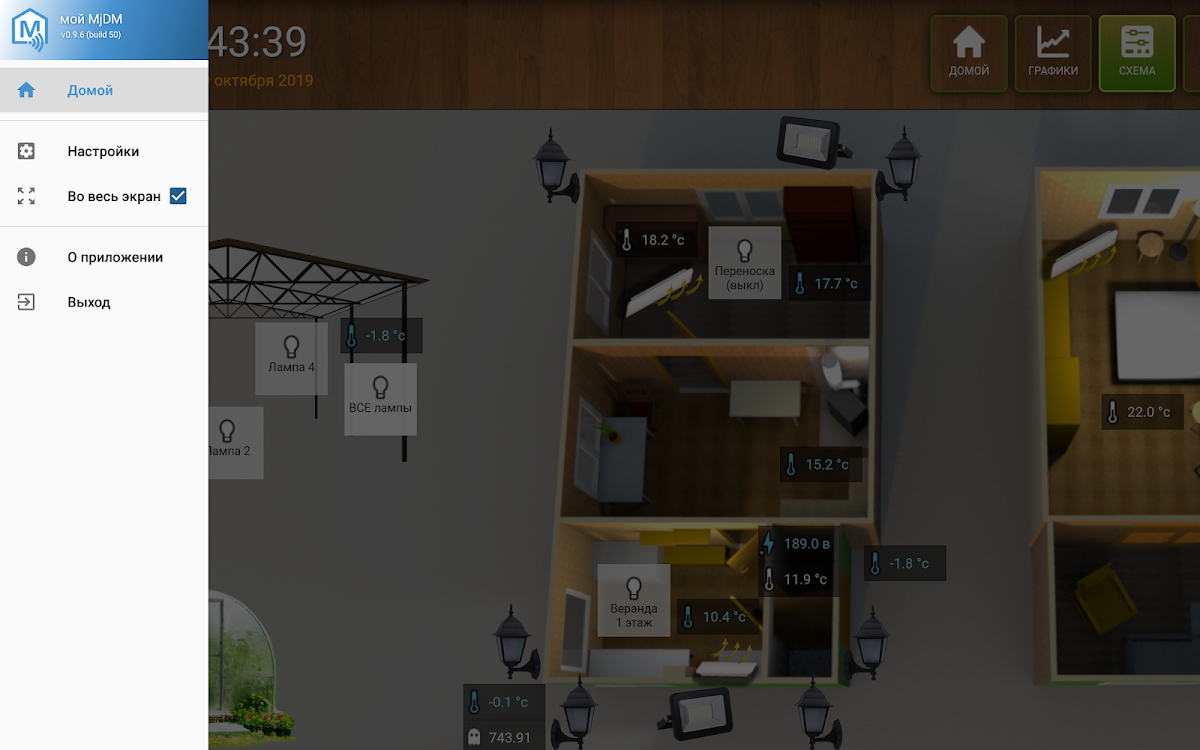
Task: Open the 15.2 °c temperature sensor
Action: (x=820, y=464)
